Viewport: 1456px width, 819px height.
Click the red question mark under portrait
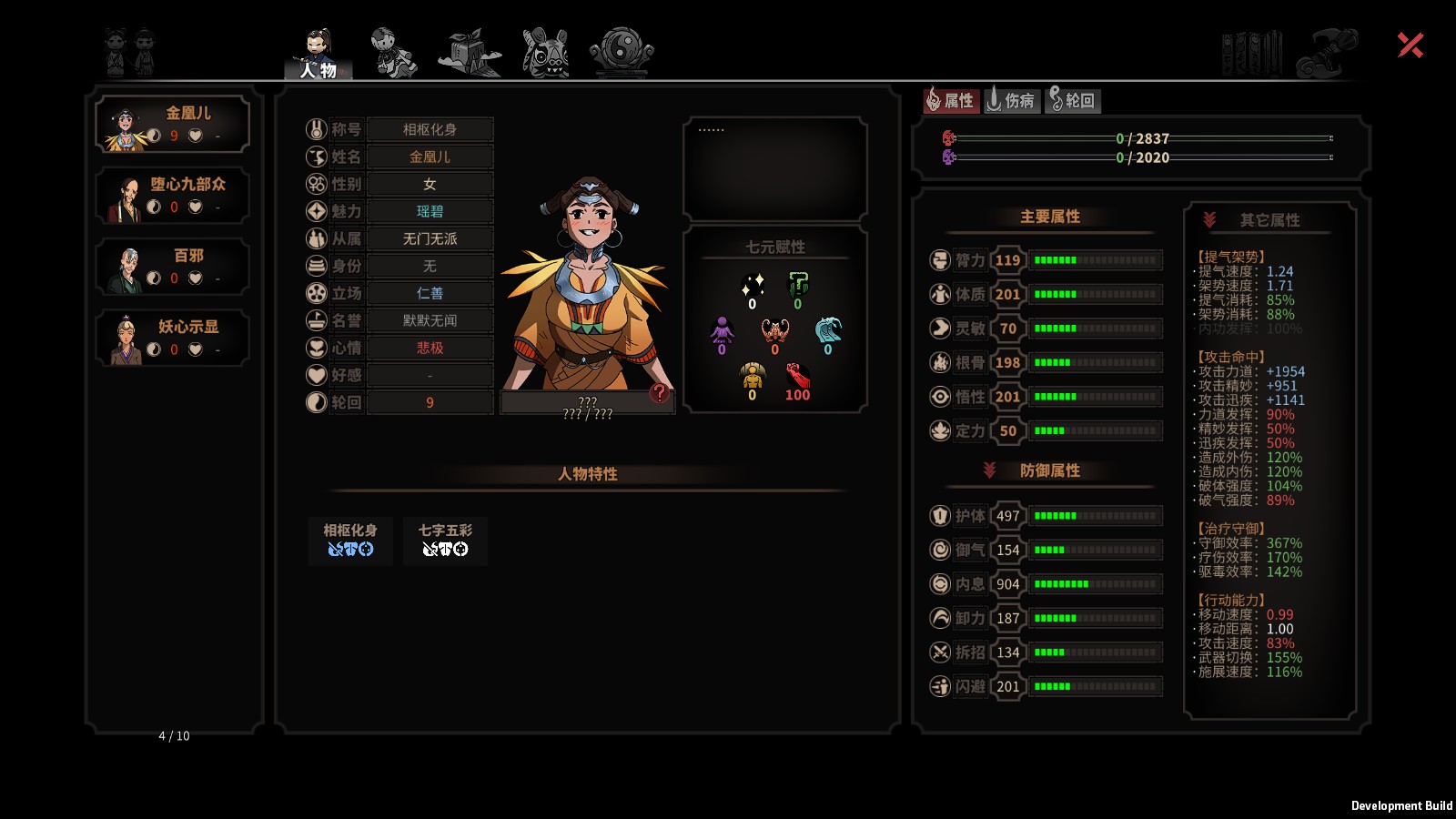660,393
